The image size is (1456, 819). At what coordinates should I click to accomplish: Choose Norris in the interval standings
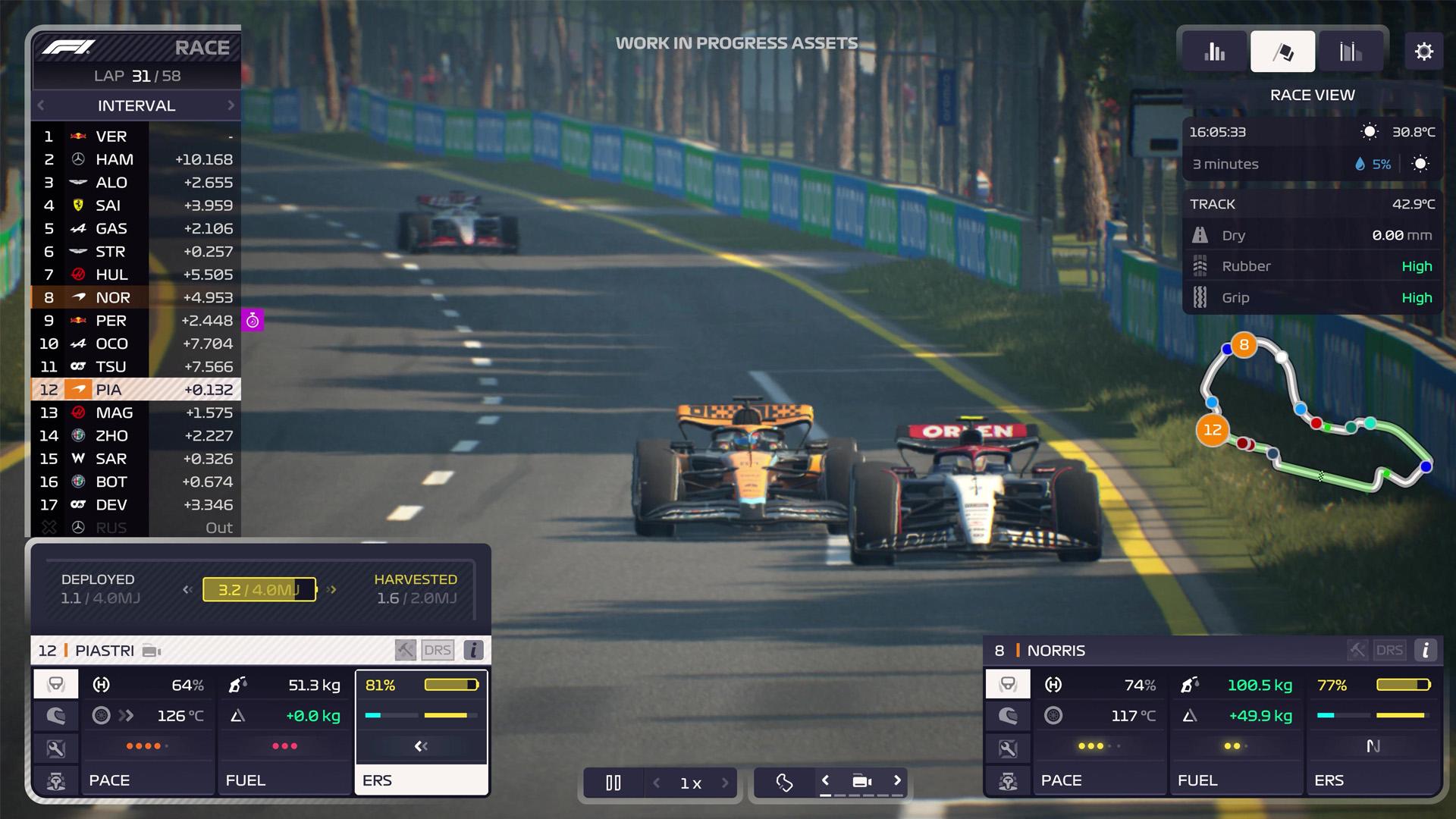tap(136, 297)
